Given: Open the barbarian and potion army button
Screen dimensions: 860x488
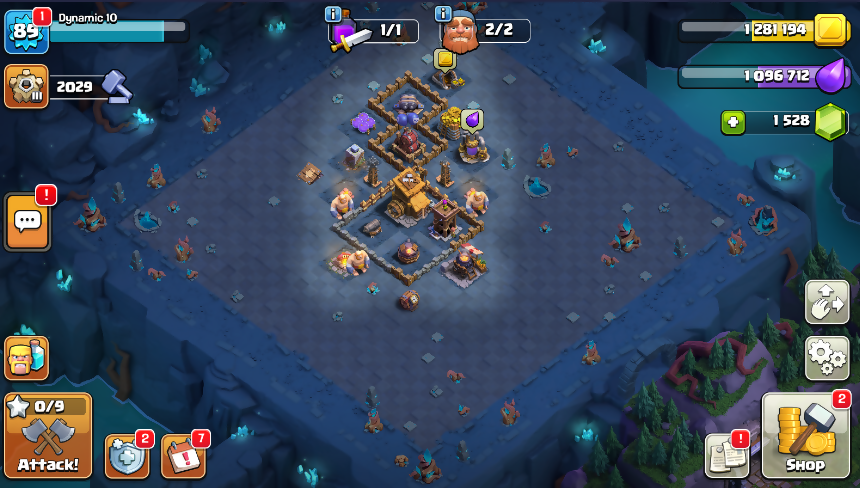Looking at the screenshot, I should coord(26,357).
